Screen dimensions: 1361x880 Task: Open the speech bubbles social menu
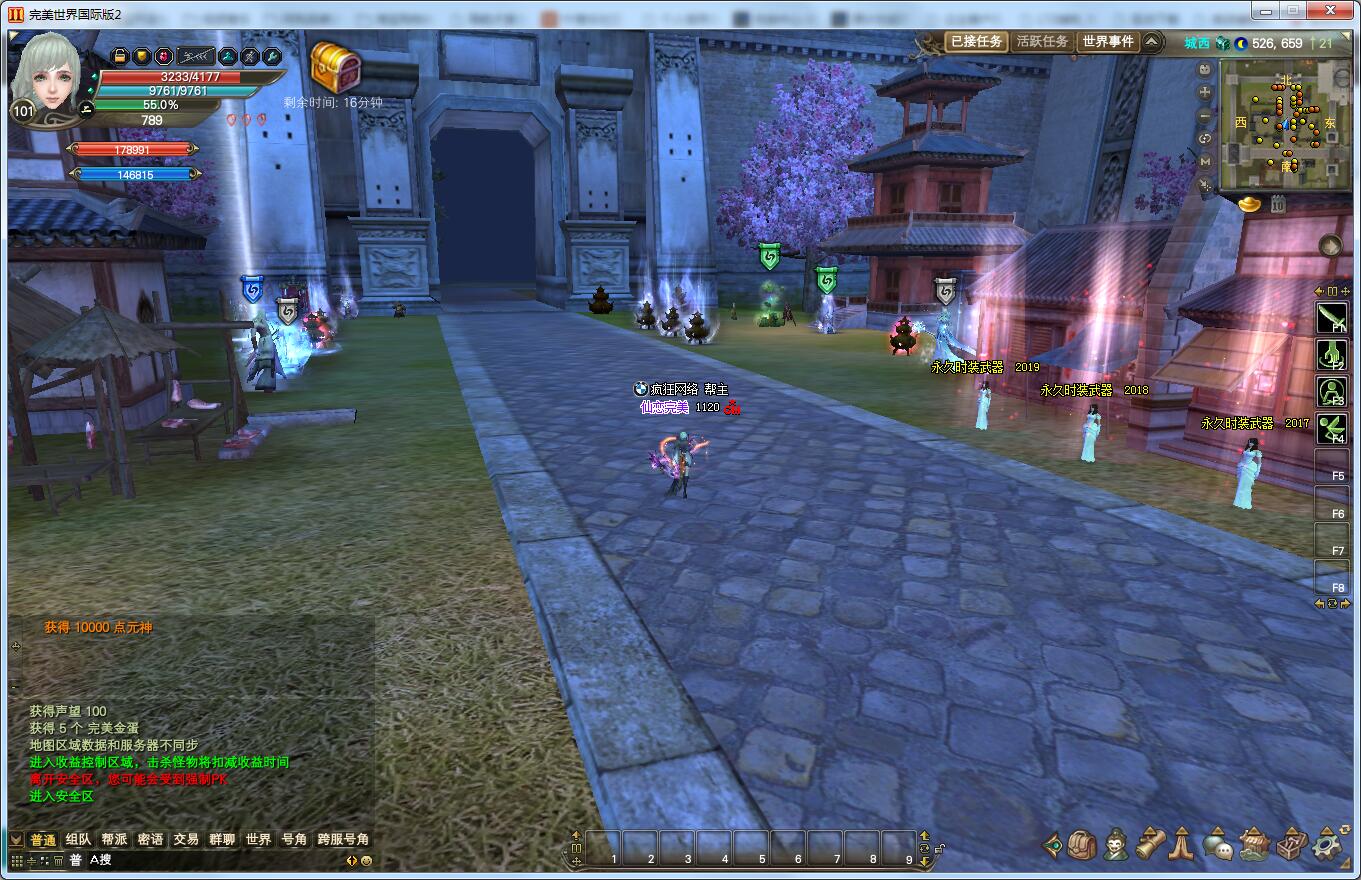pyautogui.click(x=1218, y=845)
